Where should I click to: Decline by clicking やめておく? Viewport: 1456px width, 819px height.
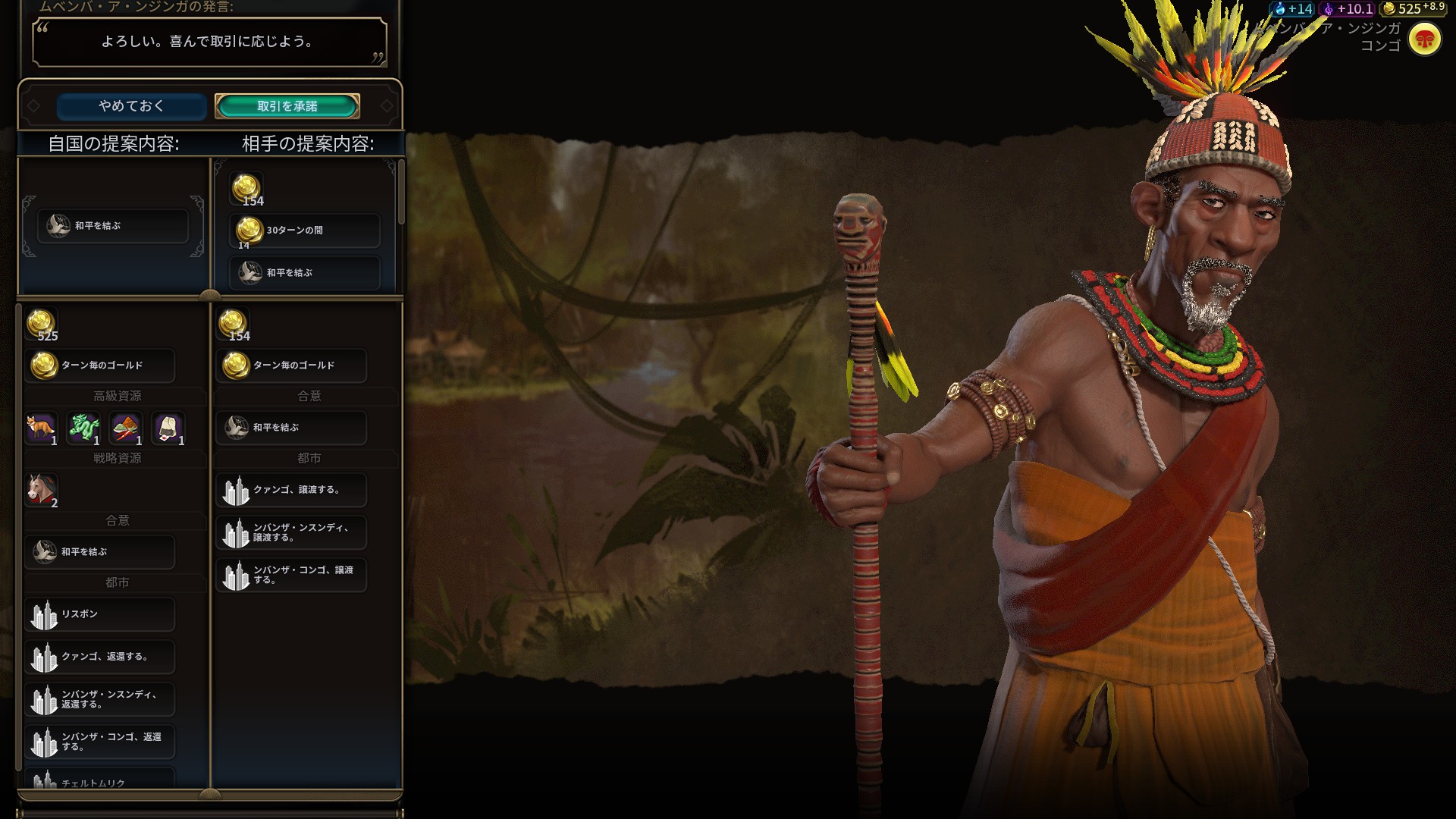point(131,106)
